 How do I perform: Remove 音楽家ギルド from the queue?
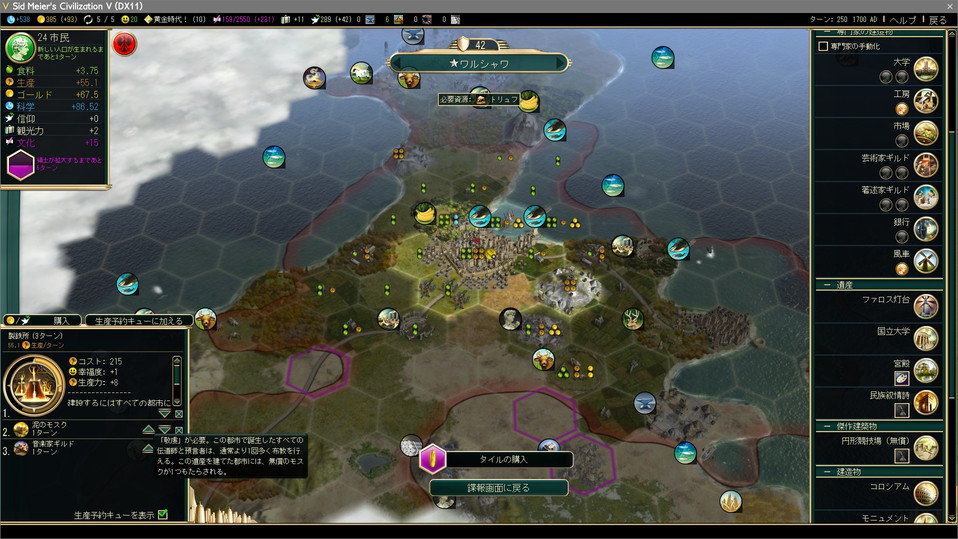179,449
